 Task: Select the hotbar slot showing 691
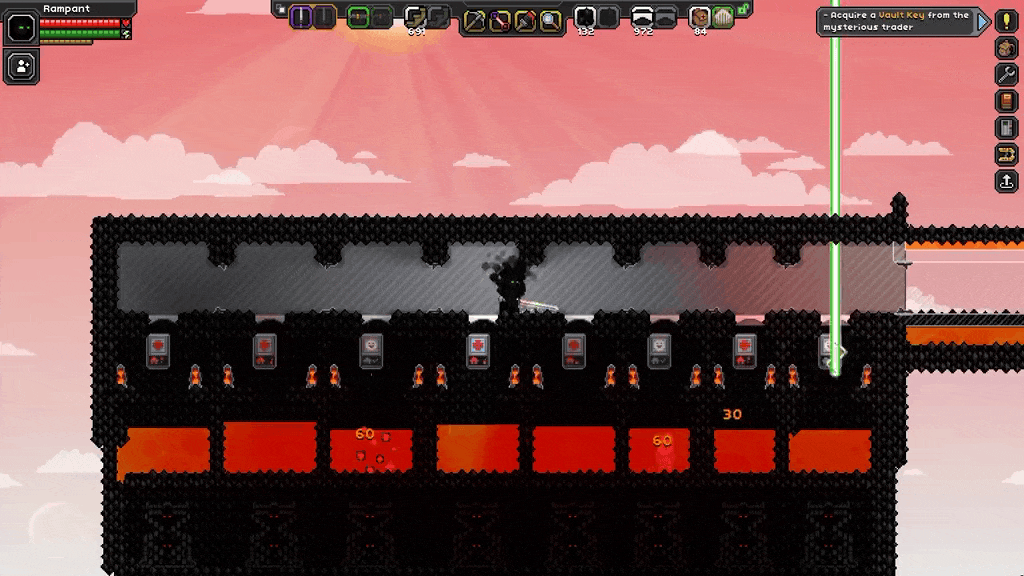[415, 17]
